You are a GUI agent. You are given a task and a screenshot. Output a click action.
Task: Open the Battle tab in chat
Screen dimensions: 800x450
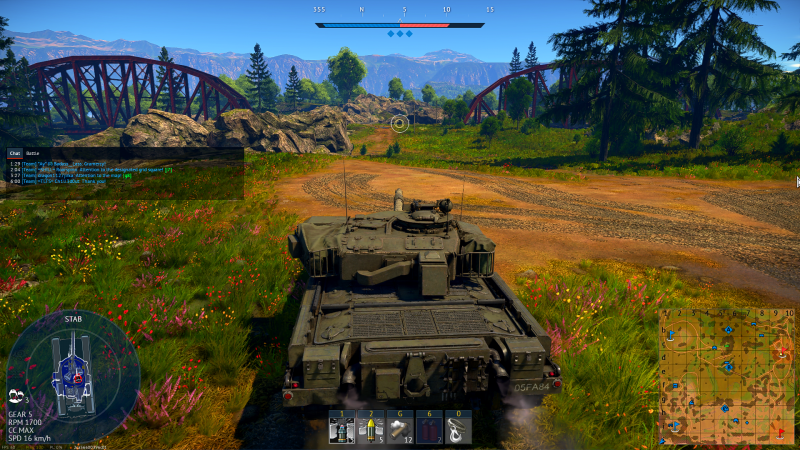pyautogui.click(x=33, y=153)
